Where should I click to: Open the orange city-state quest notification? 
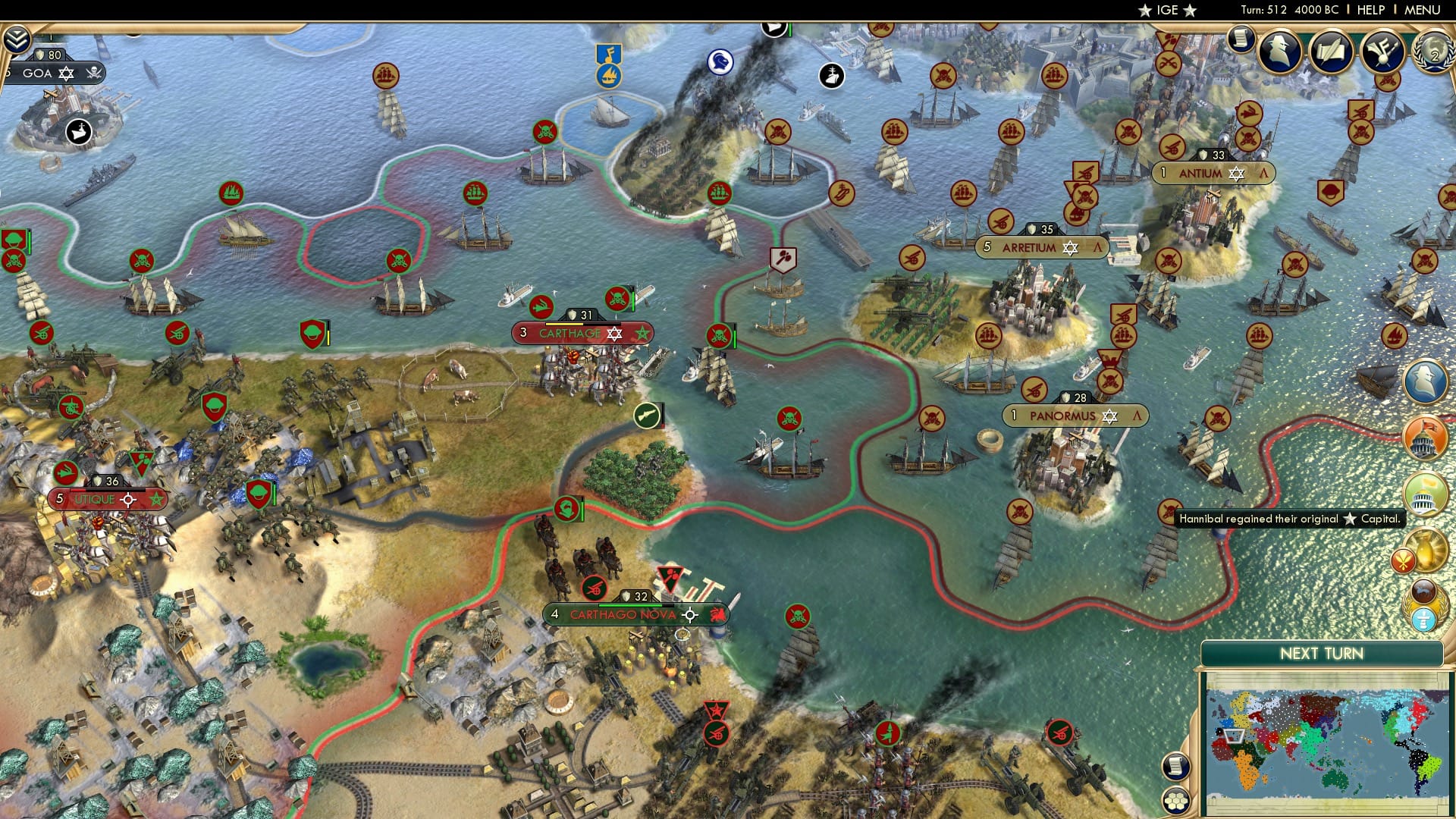point(1426,438)
